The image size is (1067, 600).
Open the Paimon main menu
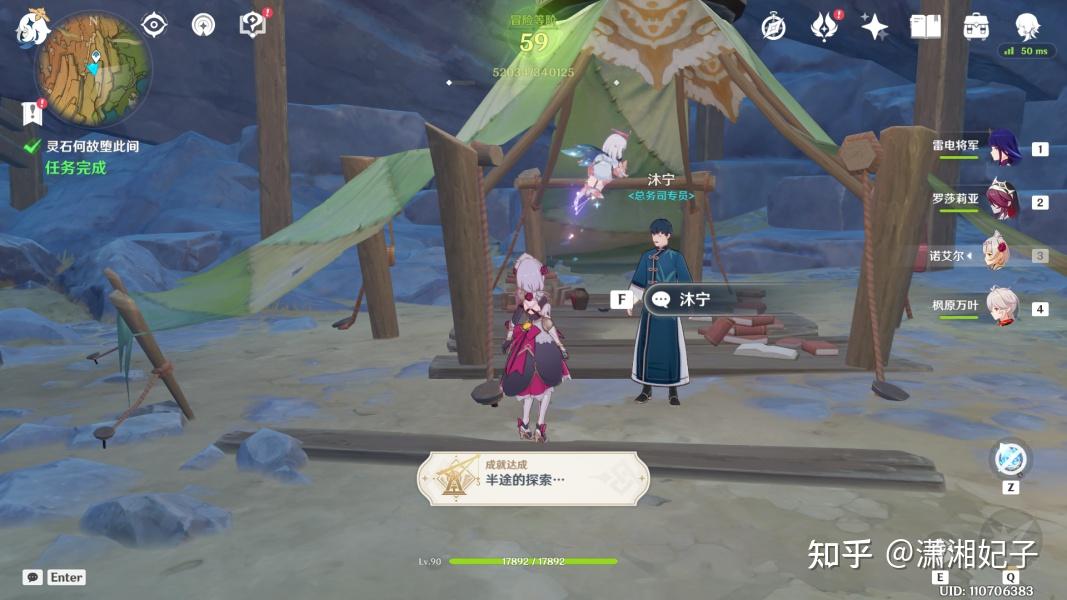(33, 27)
